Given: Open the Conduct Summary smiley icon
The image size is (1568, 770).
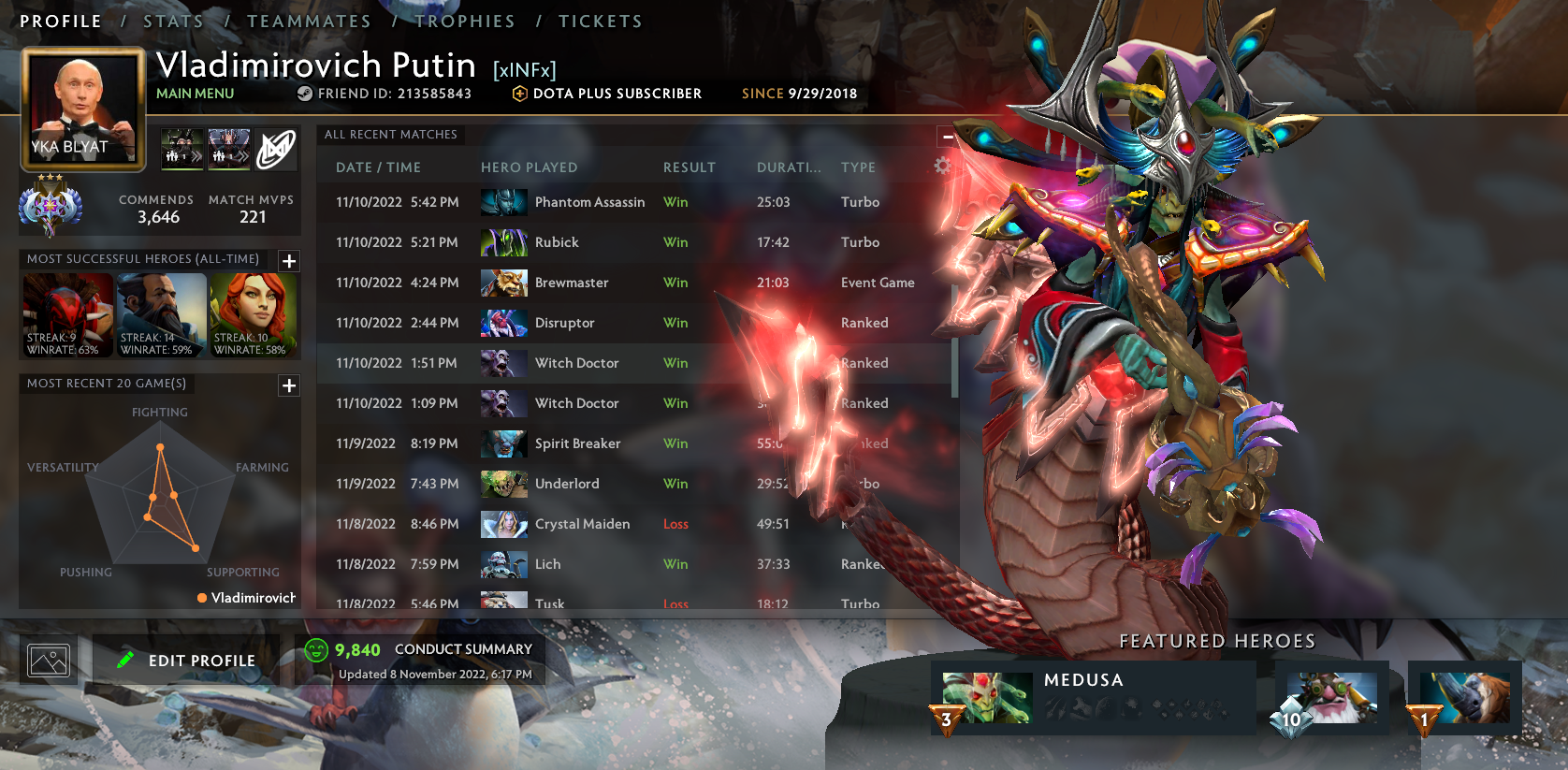Looking at the screenshot, I should 316,647.
